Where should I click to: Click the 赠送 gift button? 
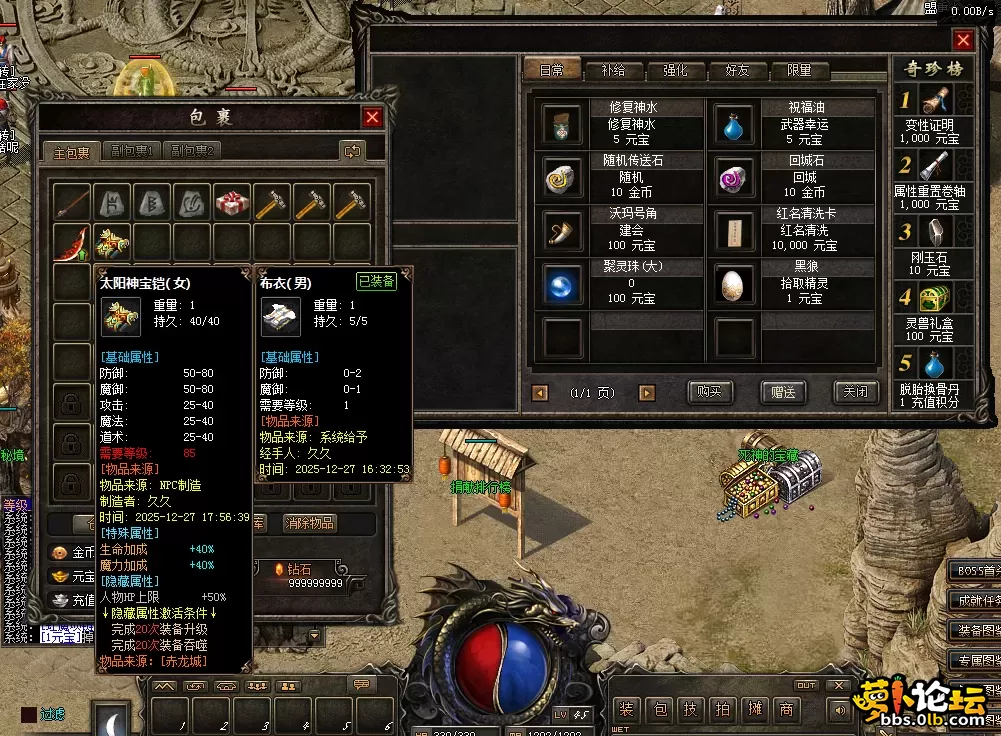[783, 391]
